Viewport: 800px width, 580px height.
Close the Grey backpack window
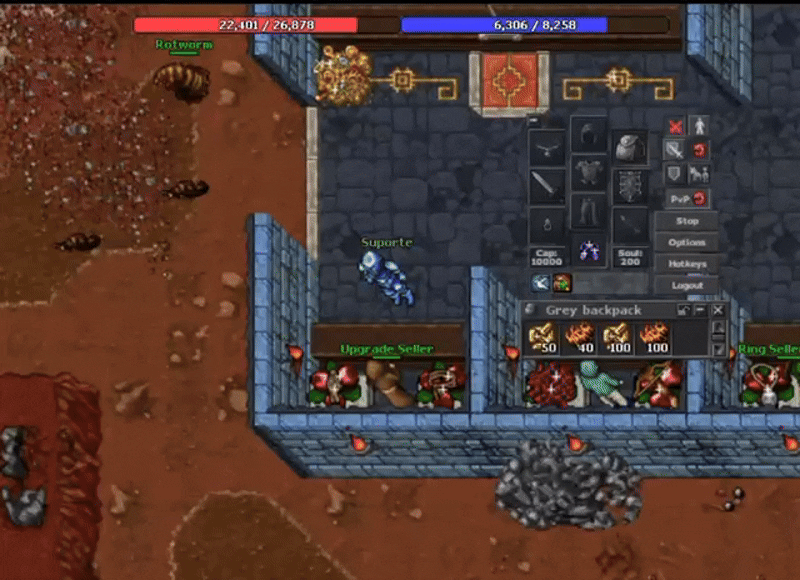pos(718,310)
